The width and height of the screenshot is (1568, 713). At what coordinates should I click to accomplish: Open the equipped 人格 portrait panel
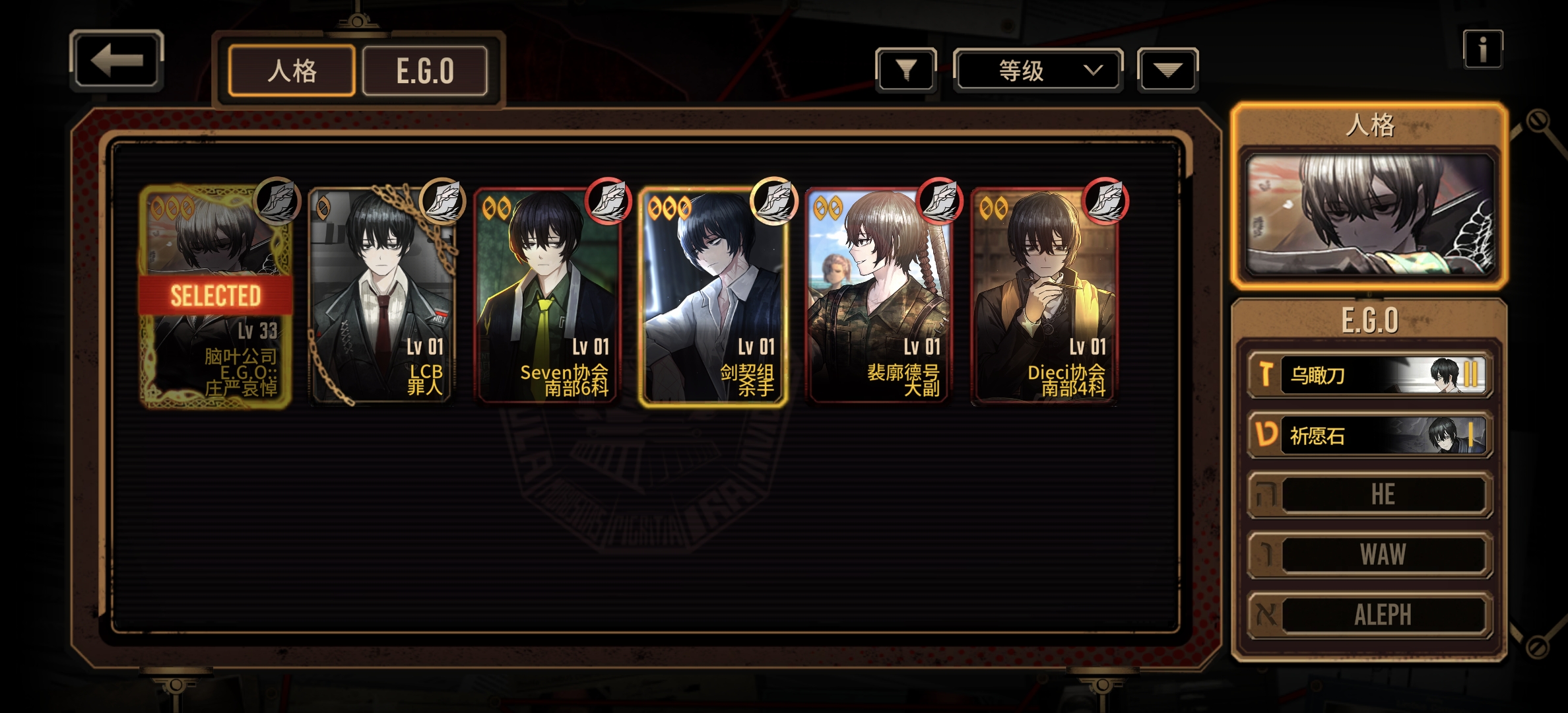tap(1369, 215)
